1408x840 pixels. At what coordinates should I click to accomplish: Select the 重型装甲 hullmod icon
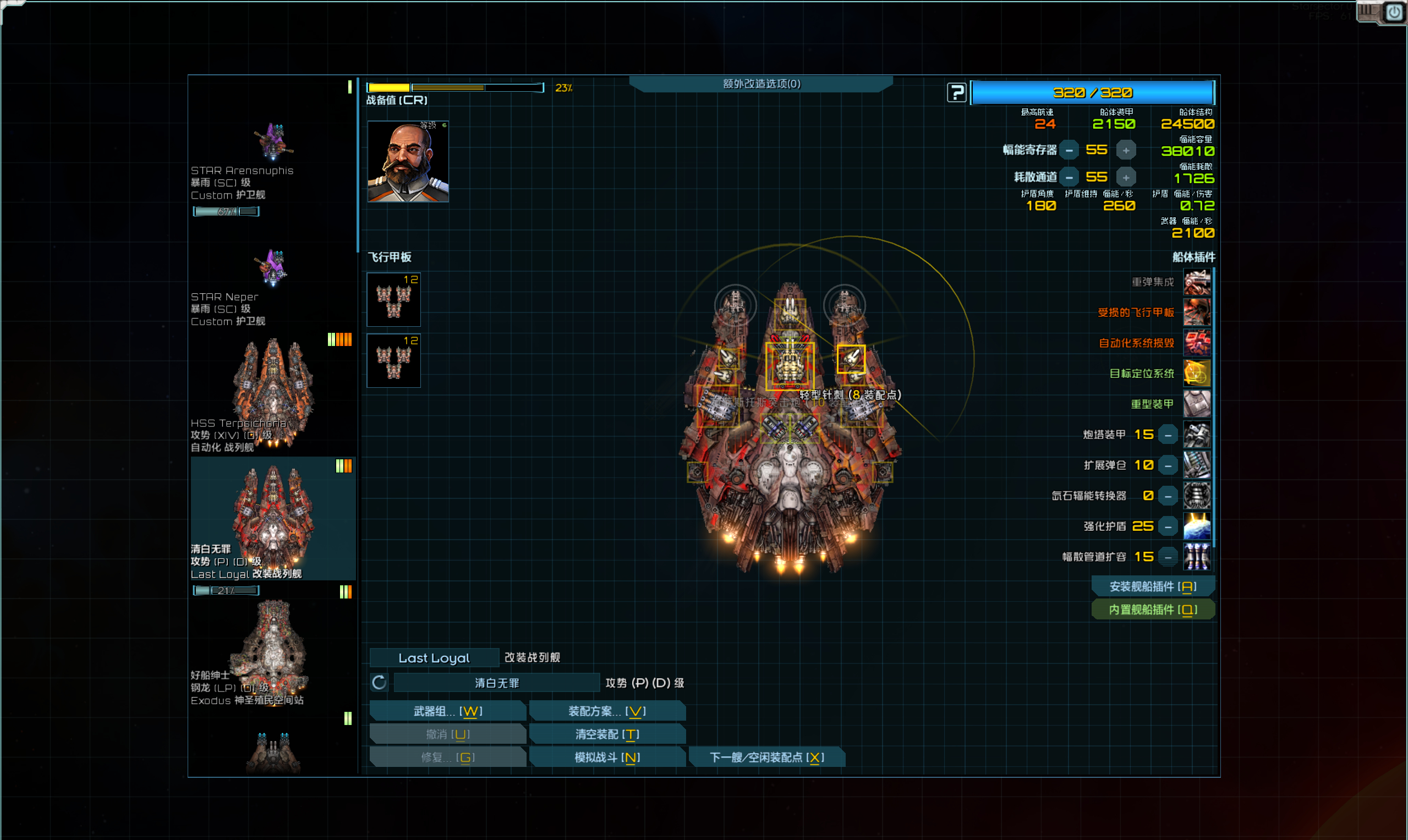pos(1196,404)
